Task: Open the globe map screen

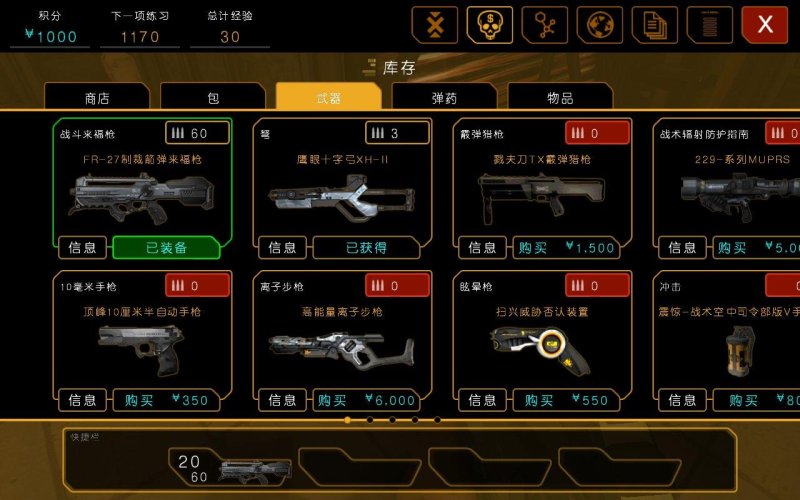Action: click(x=600, y=25)
